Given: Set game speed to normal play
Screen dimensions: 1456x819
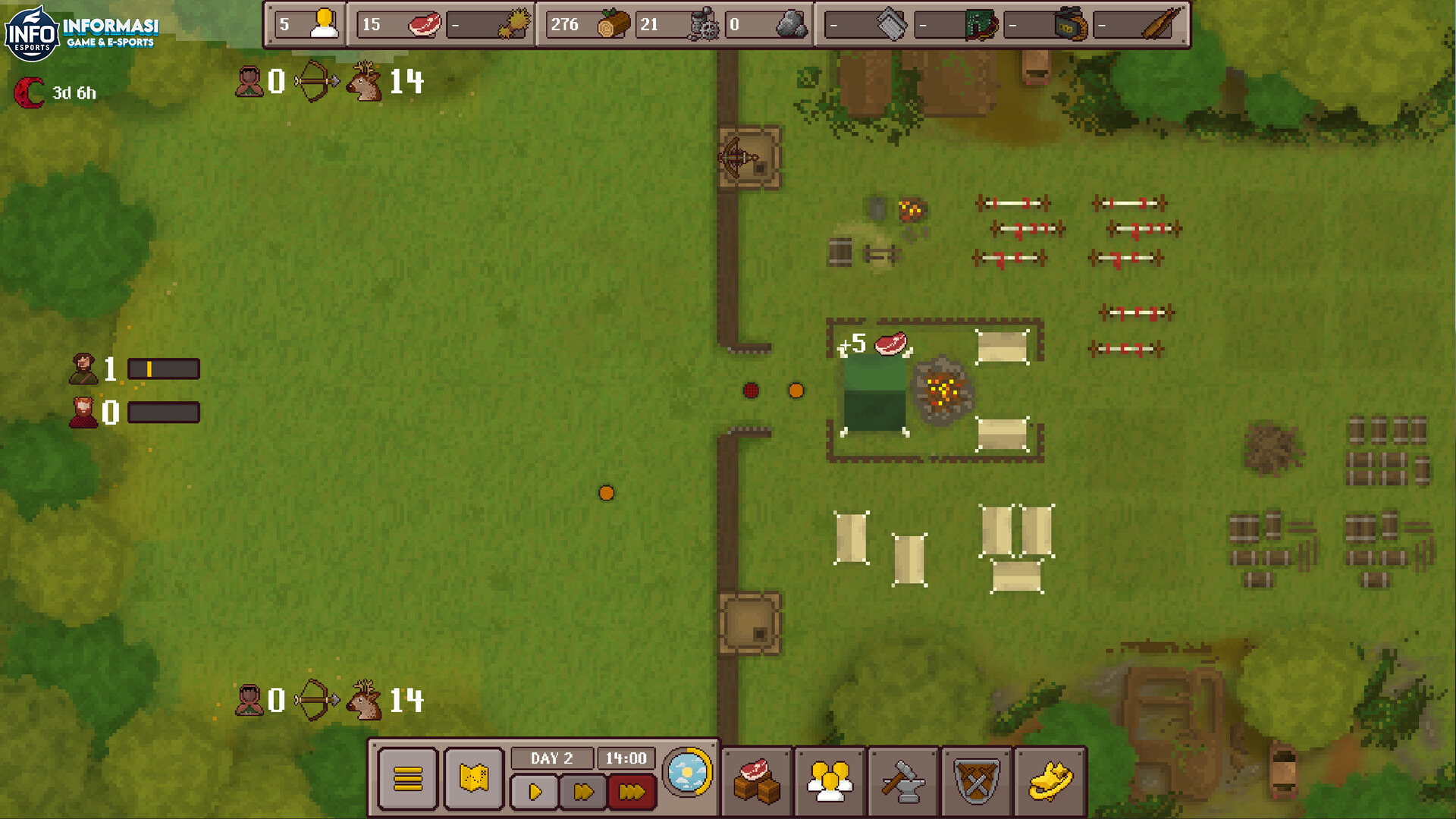Looking at the screenshot, I should [x=535, y=792].
